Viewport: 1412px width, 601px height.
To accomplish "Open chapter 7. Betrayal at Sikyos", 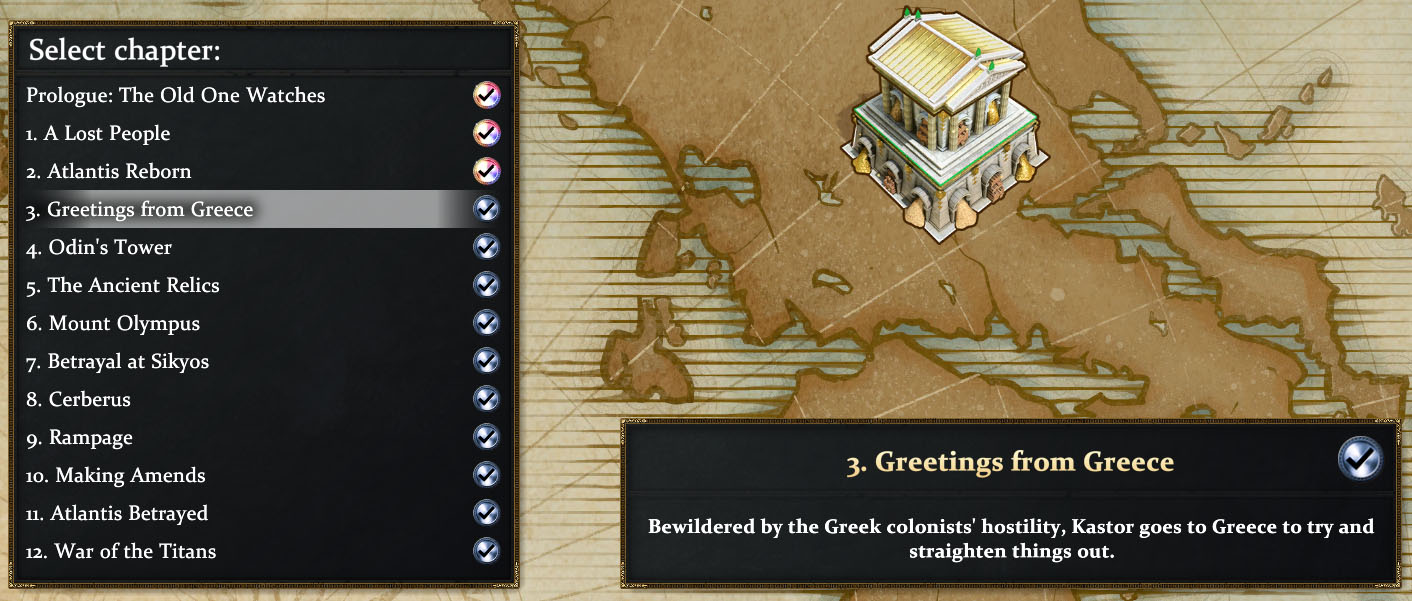I will (118, 362).
